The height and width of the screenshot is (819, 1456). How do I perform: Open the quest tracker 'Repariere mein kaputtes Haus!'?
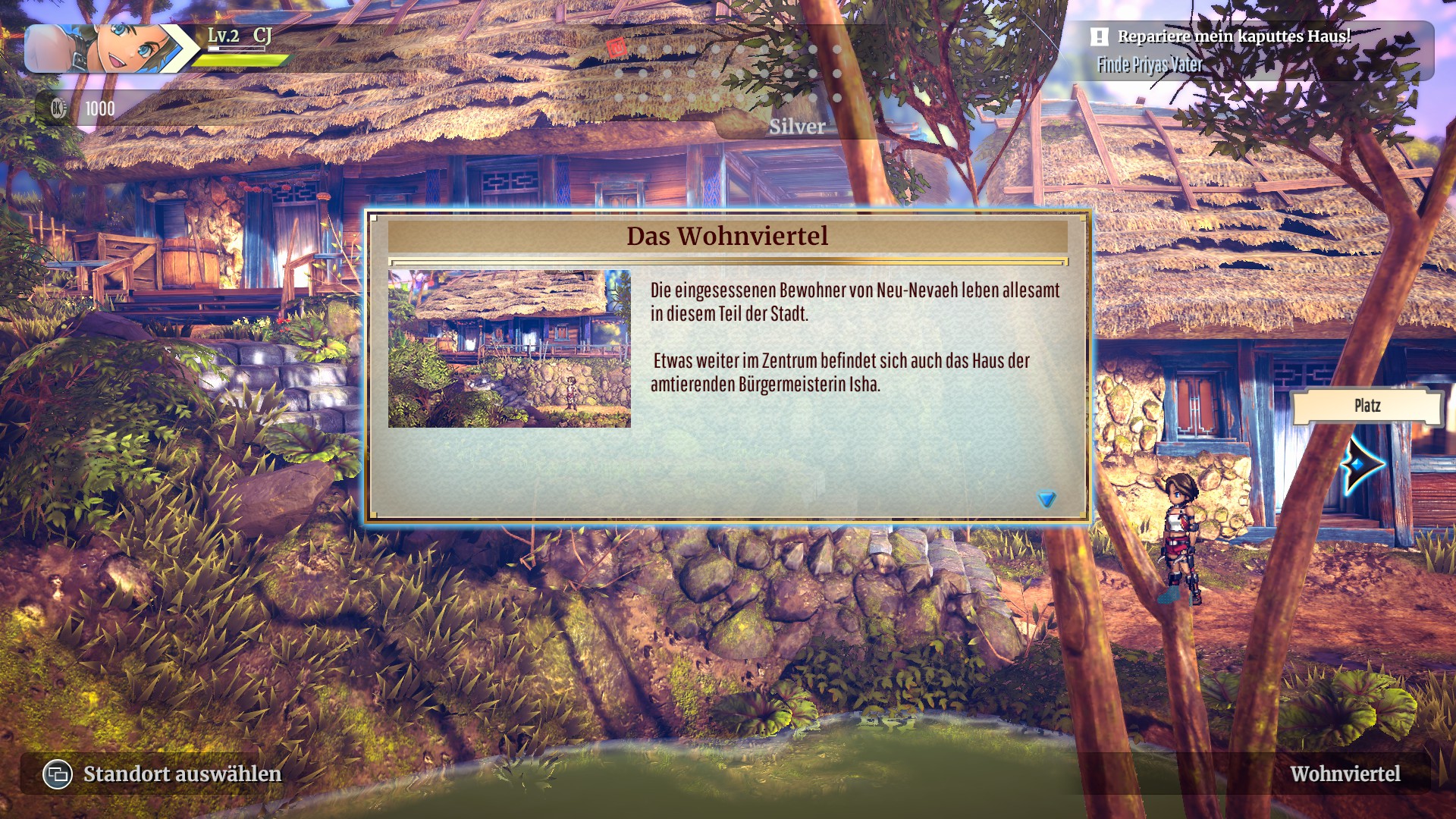click(1233, 36)
